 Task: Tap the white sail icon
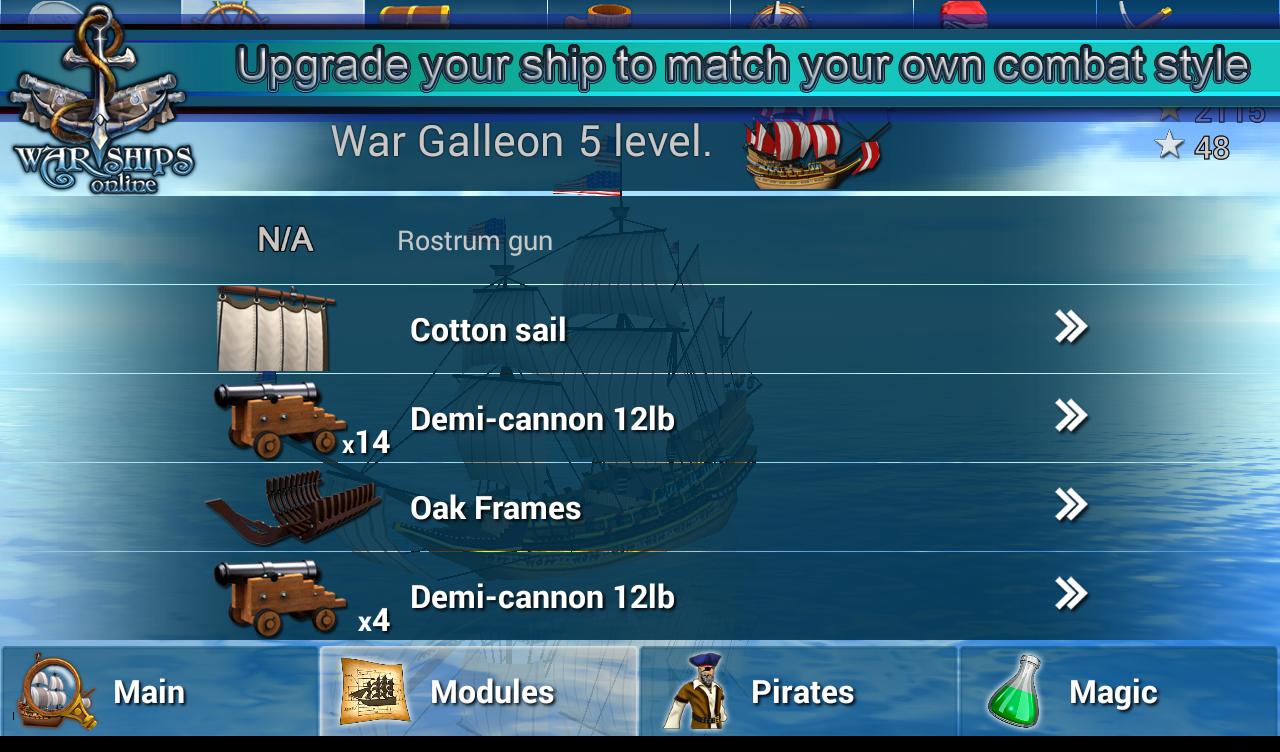274,329
